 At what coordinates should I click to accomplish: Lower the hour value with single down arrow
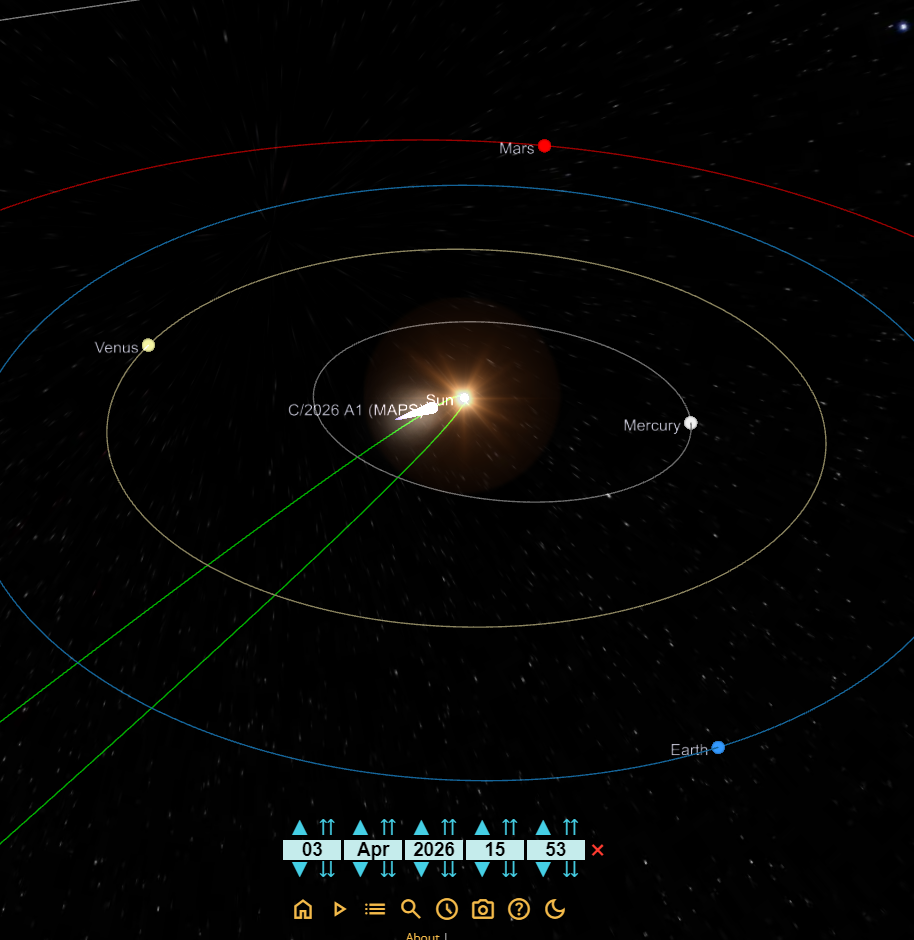482,870
